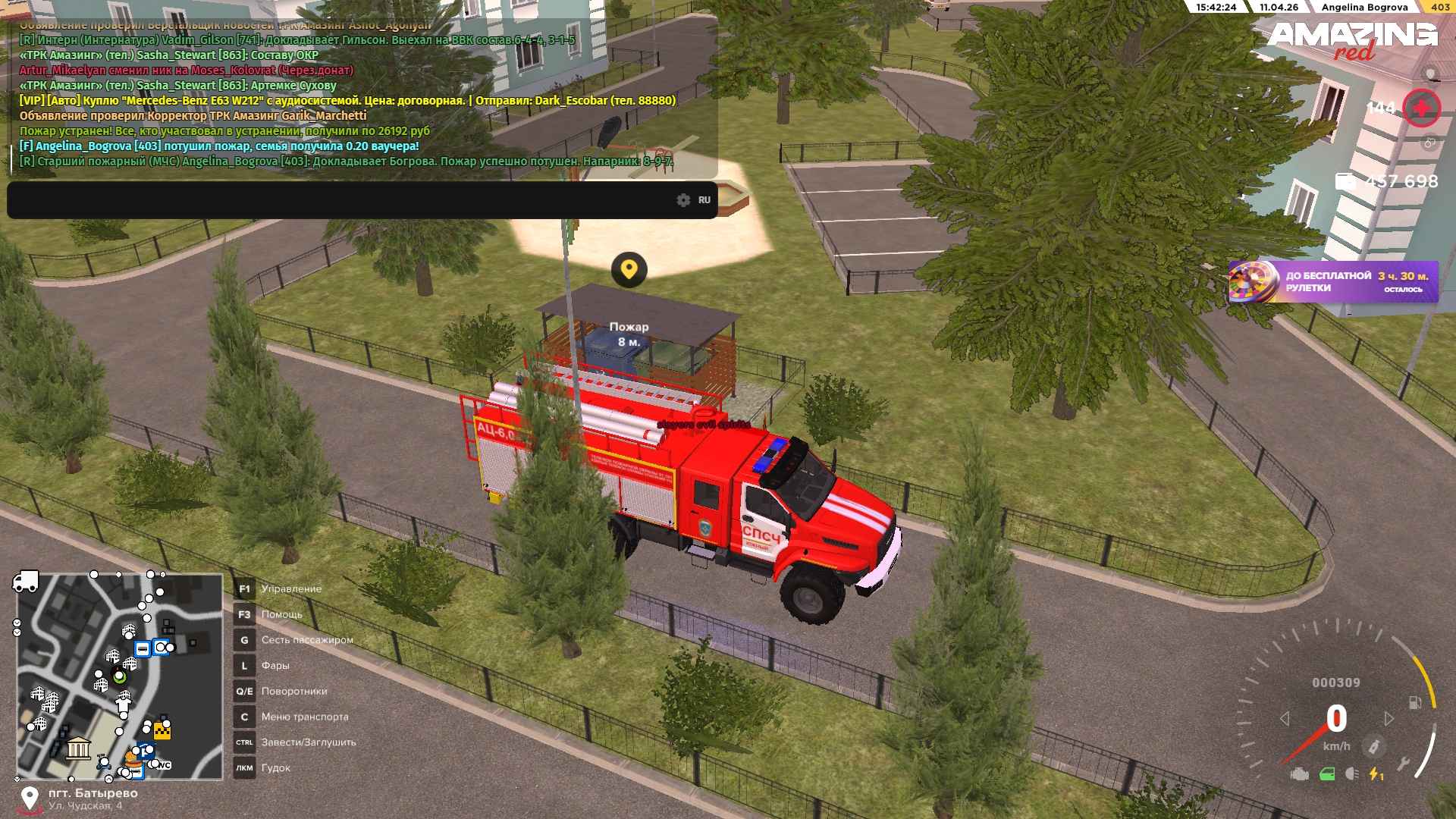Toggle the RU chat language indicator
Viewport: 1456px width, 819px height.
(x=704, y=200)
